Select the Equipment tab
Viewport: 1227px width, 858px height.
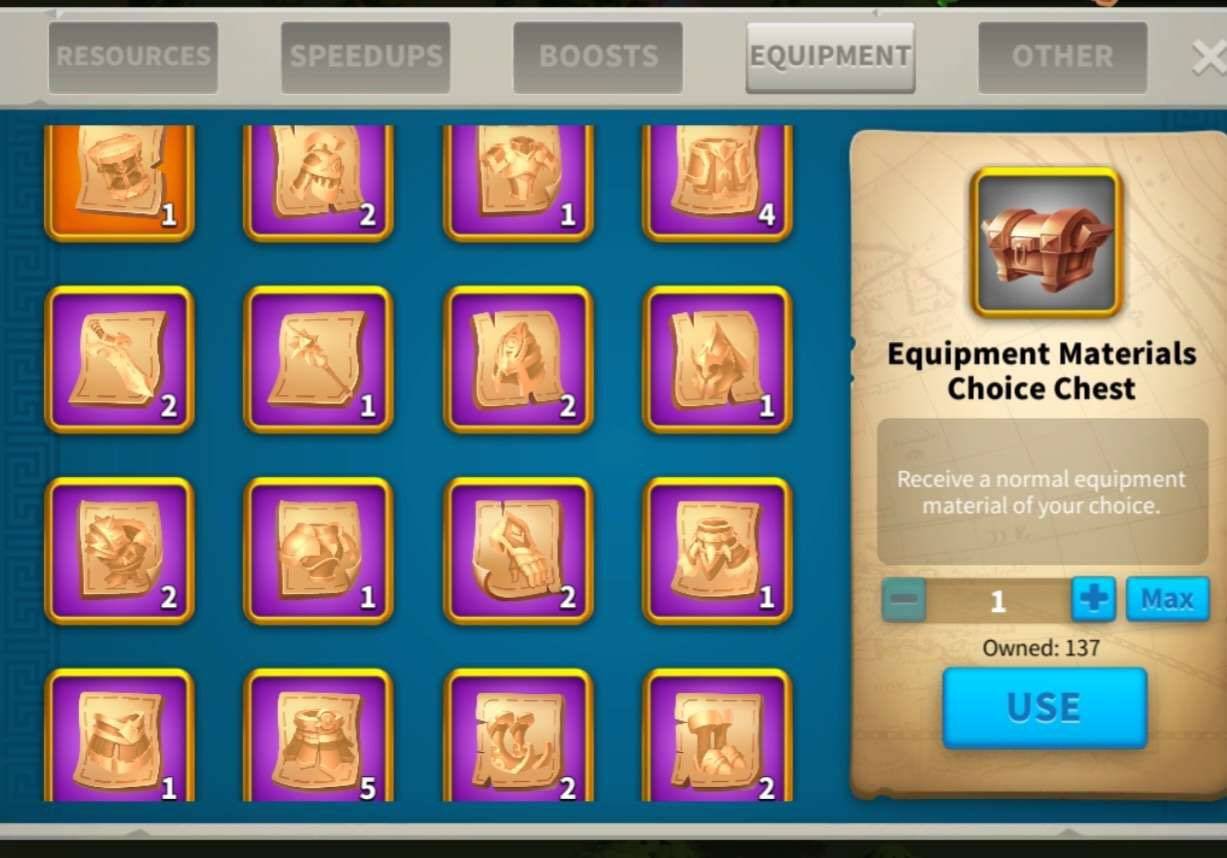pos(830,57)
